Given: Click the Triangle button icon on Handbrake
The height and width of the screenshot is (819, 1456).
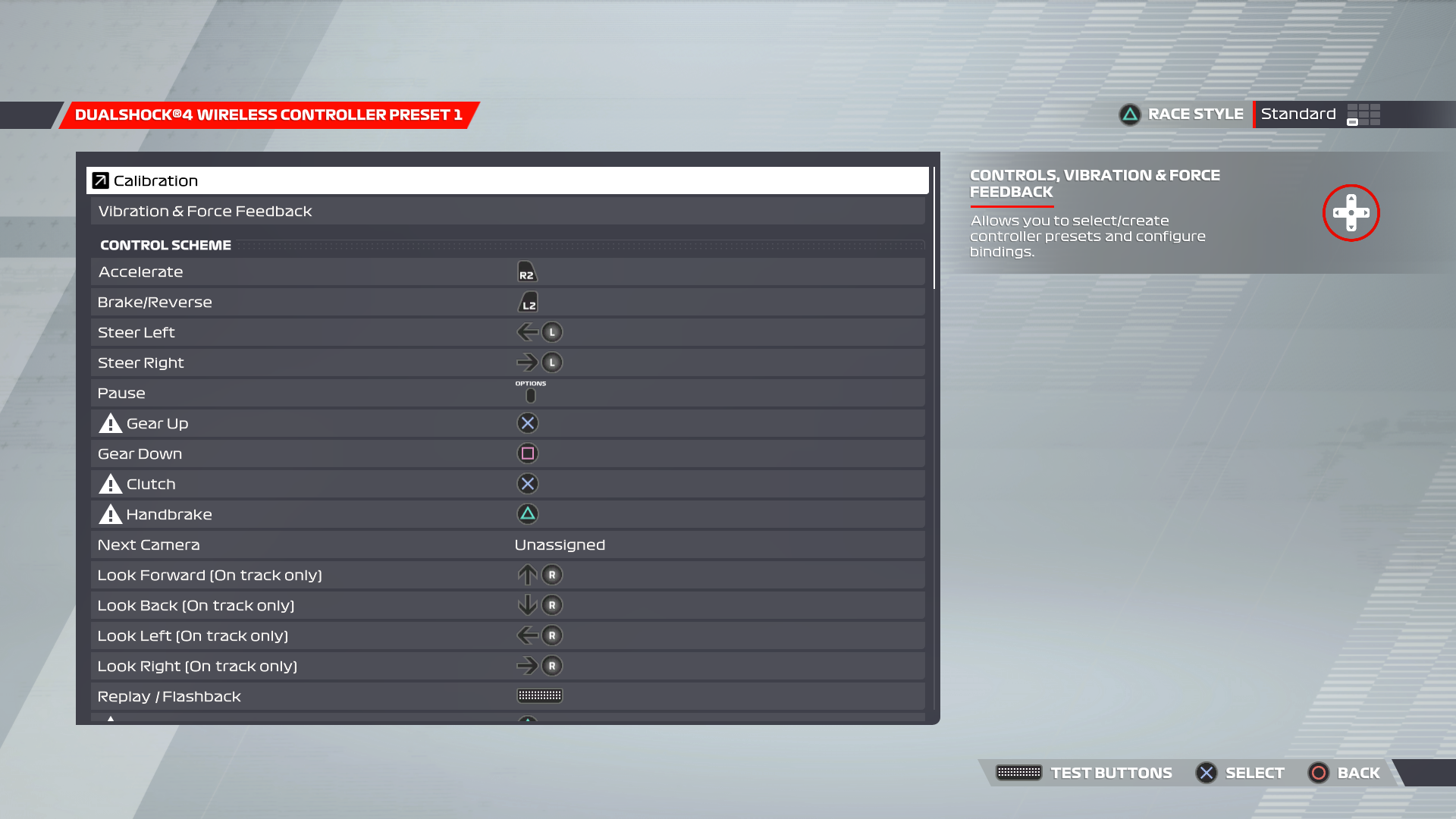Looking at the screenshot, I should pos(528,514).
